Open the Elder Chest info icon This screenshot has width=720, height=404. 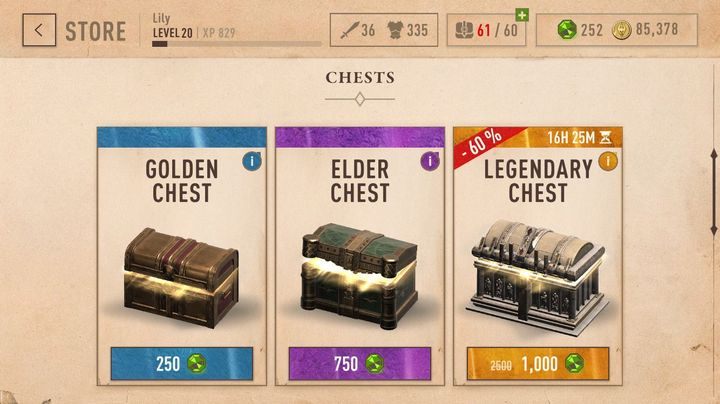(x=430, y=160)
